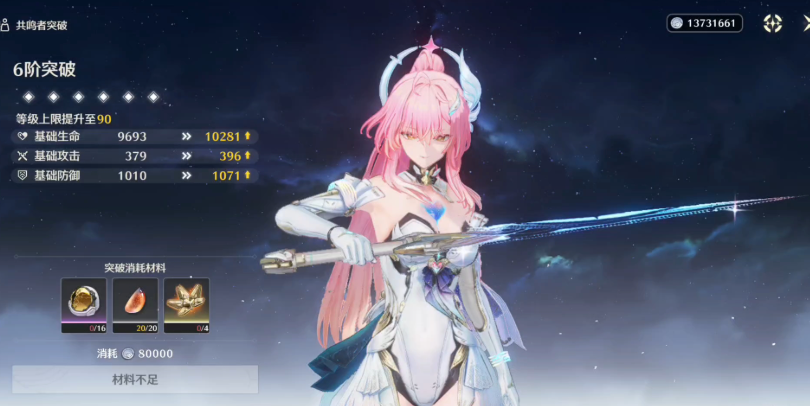Open the shell credit currency counter
Viewport: 810px width, 406px height.
tap(705, 23)
